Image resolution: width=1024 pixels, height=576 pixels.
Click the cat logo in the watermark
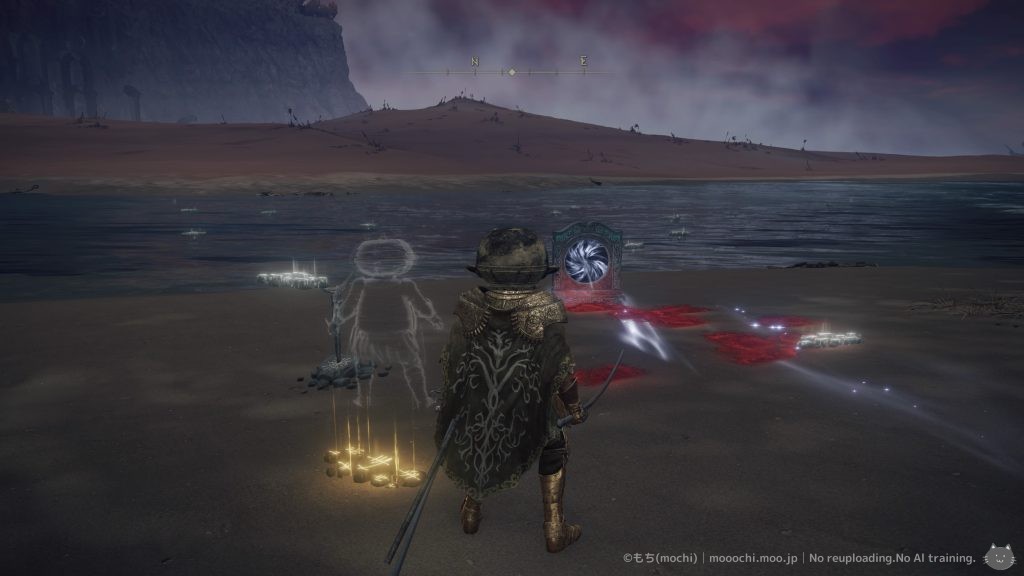pos(1000,556)
